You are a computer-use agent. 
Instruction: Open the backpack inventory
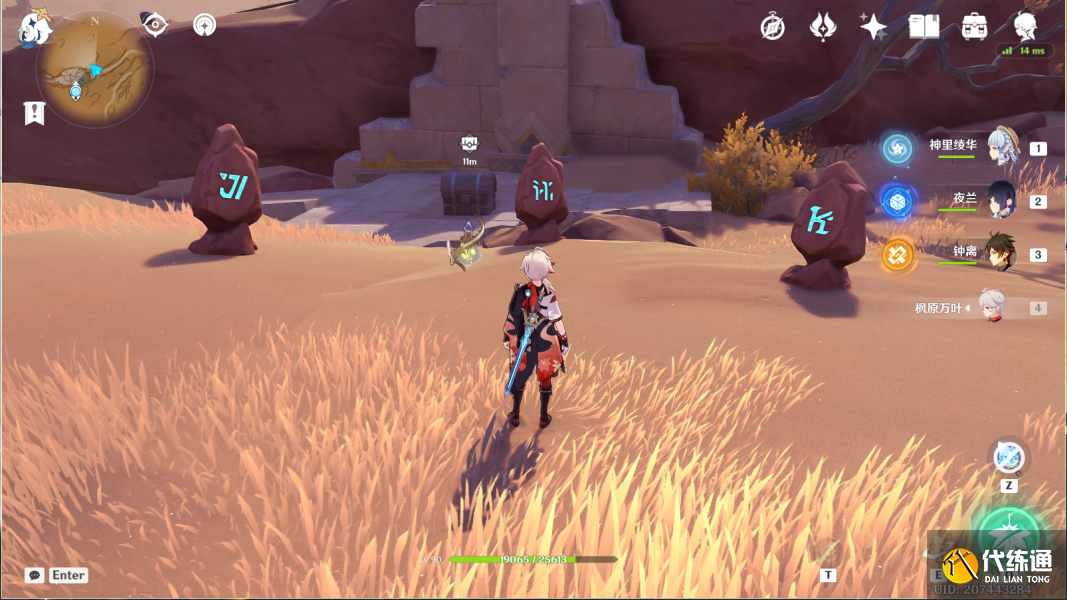coord(975,27)
